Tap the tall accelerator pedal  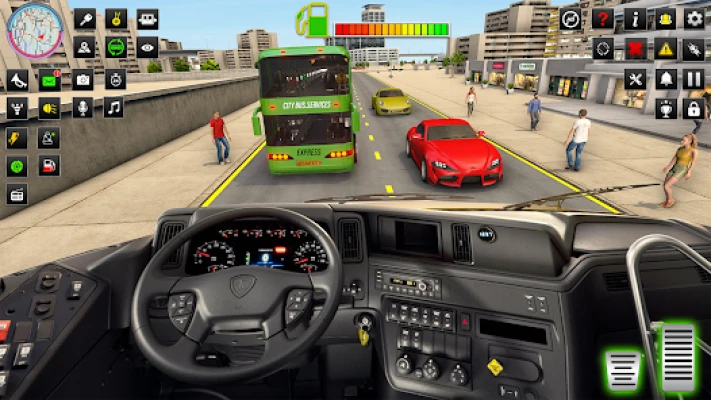679,357
